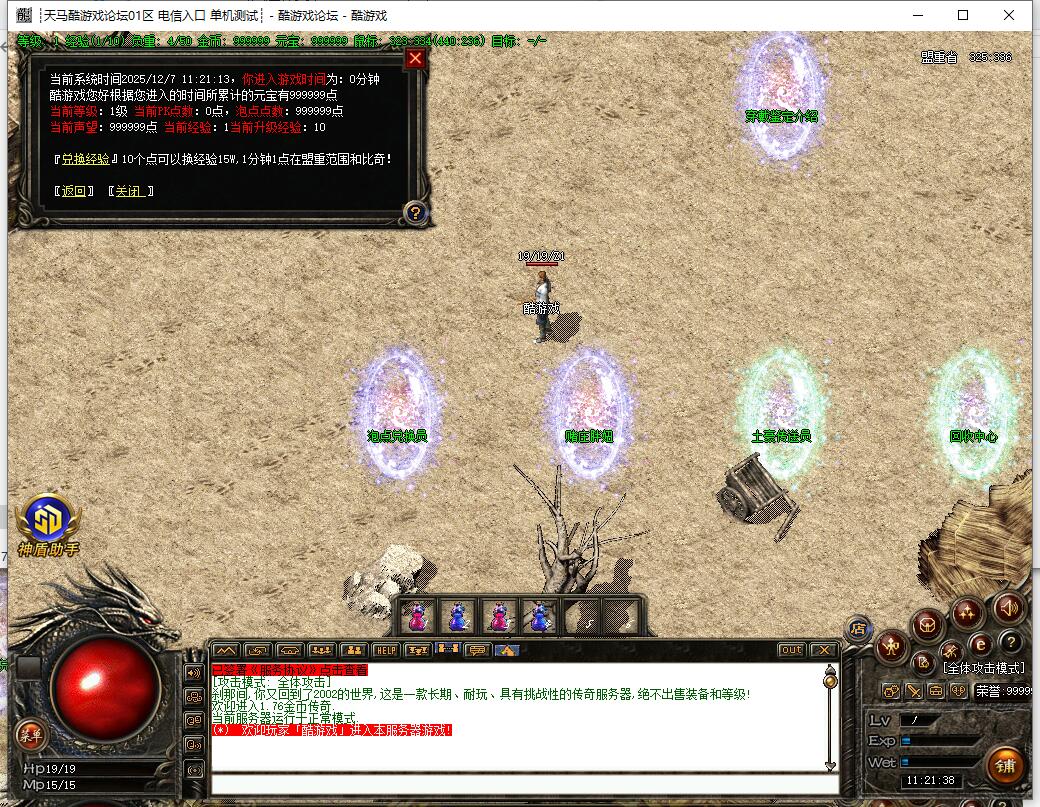
Task: Click the round question mark help button
Action: [1010, 641]
